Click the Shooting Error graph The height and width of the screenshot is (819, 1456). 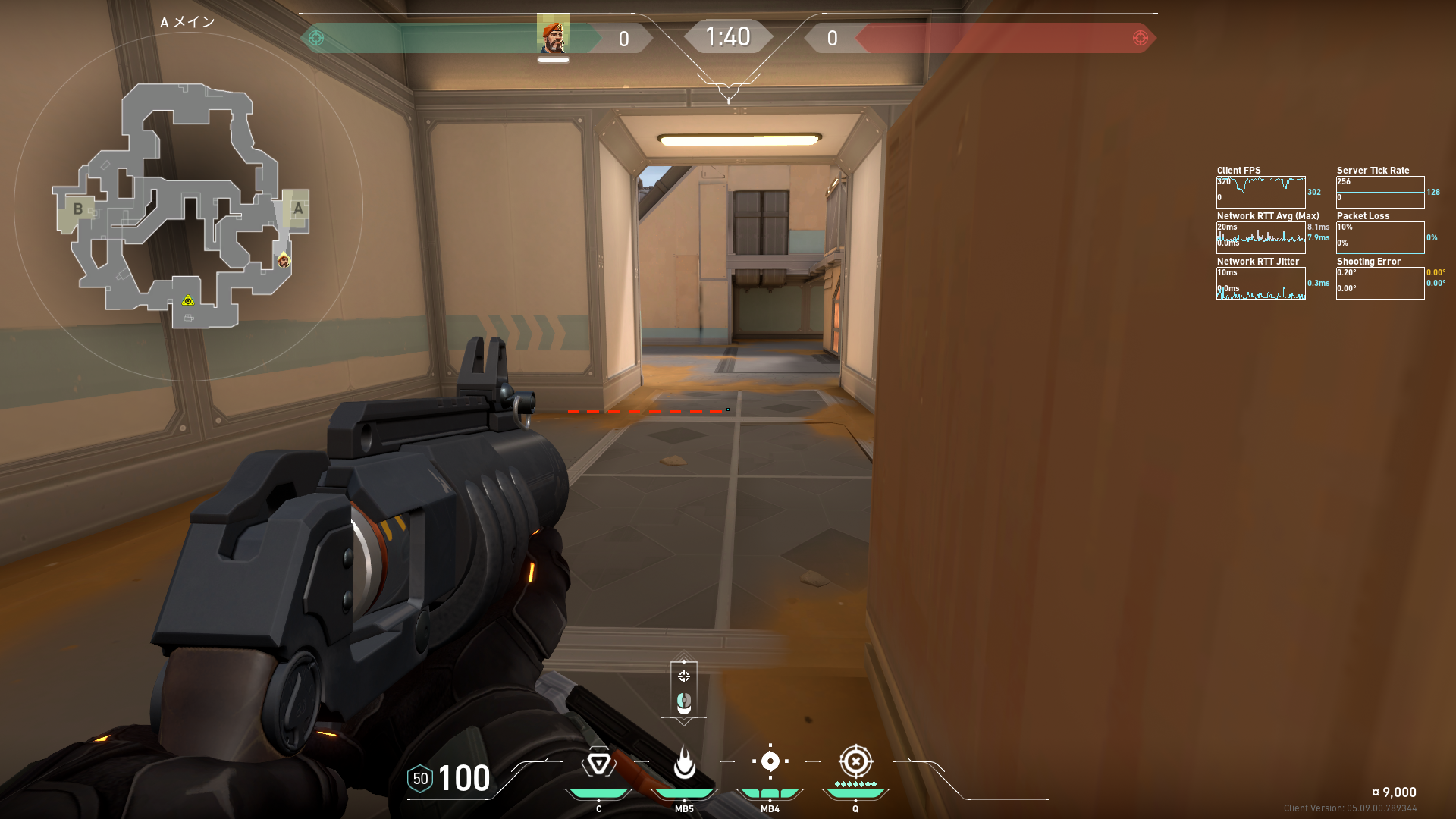(1380, 283)
